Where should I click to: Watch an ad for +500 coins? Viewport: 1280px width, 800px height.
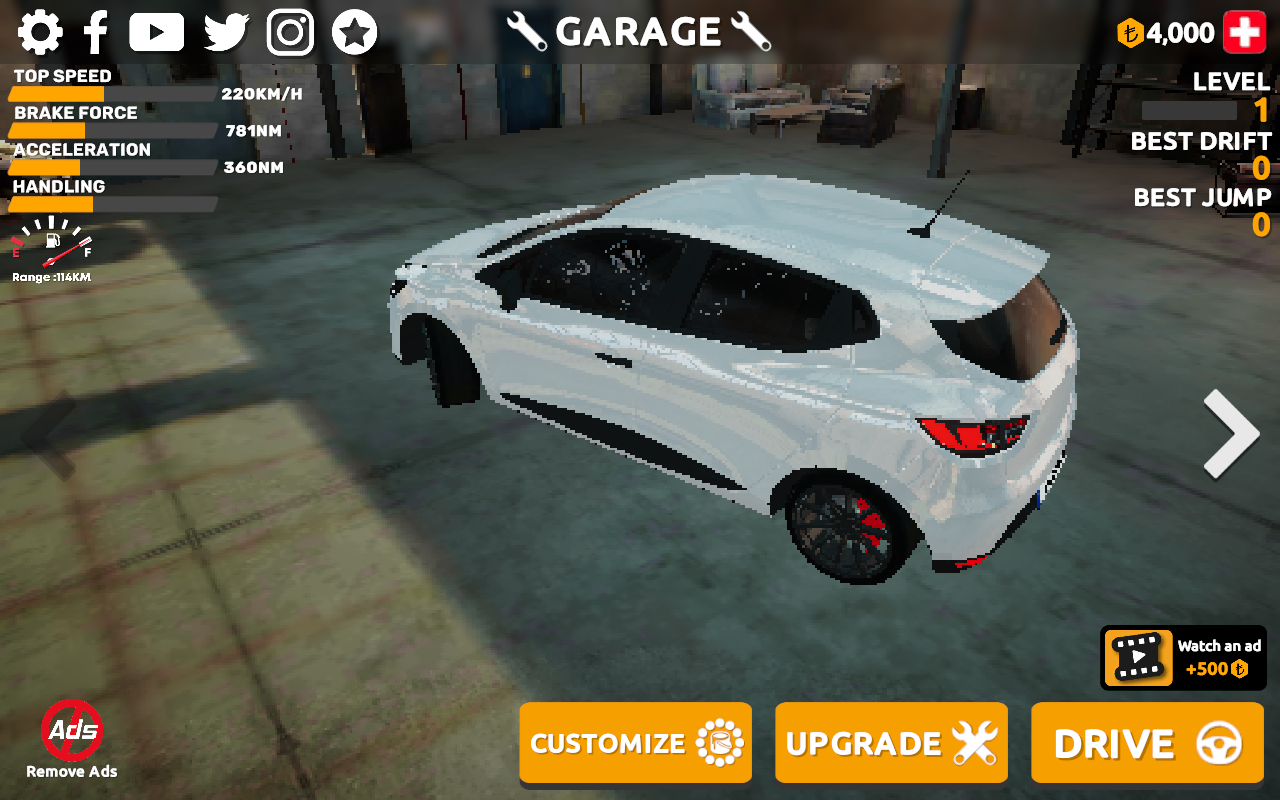coord(1183,658)
